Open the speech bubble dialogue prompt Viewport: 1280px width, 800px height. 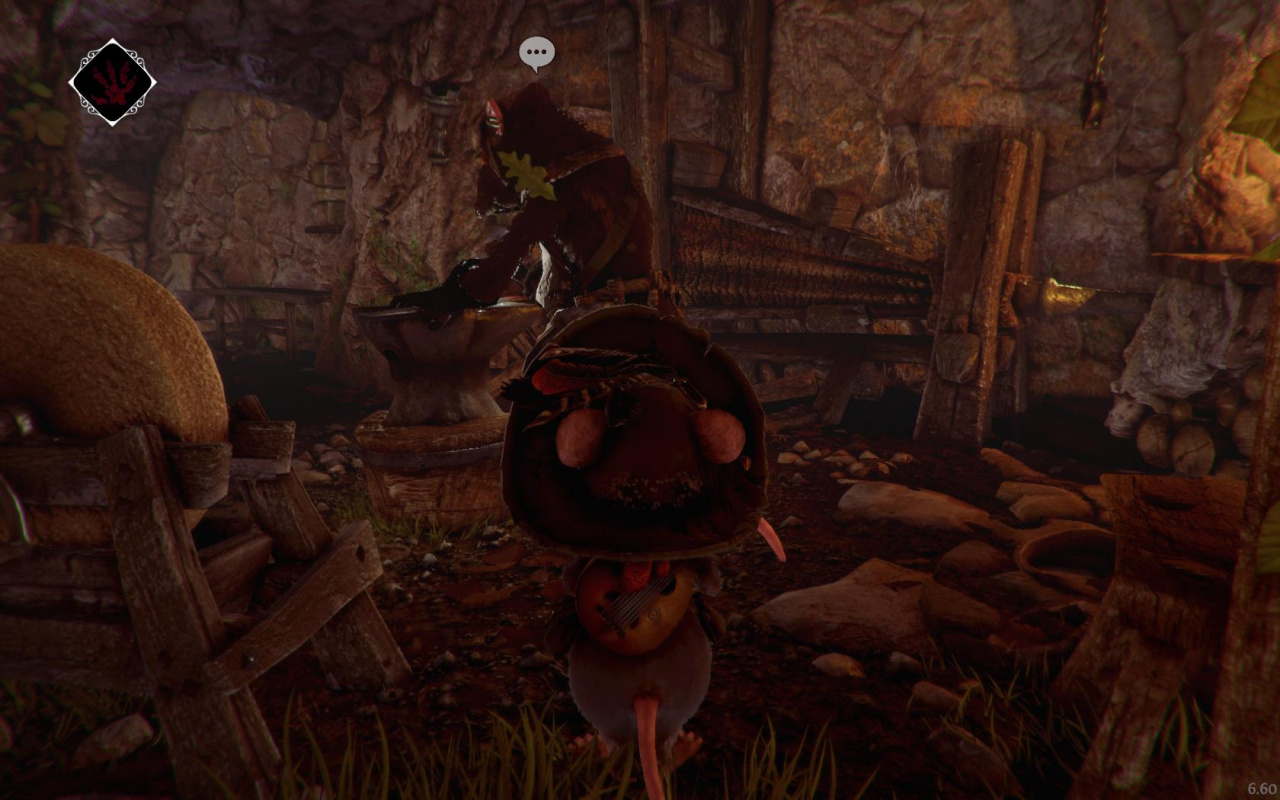point(537,53)
